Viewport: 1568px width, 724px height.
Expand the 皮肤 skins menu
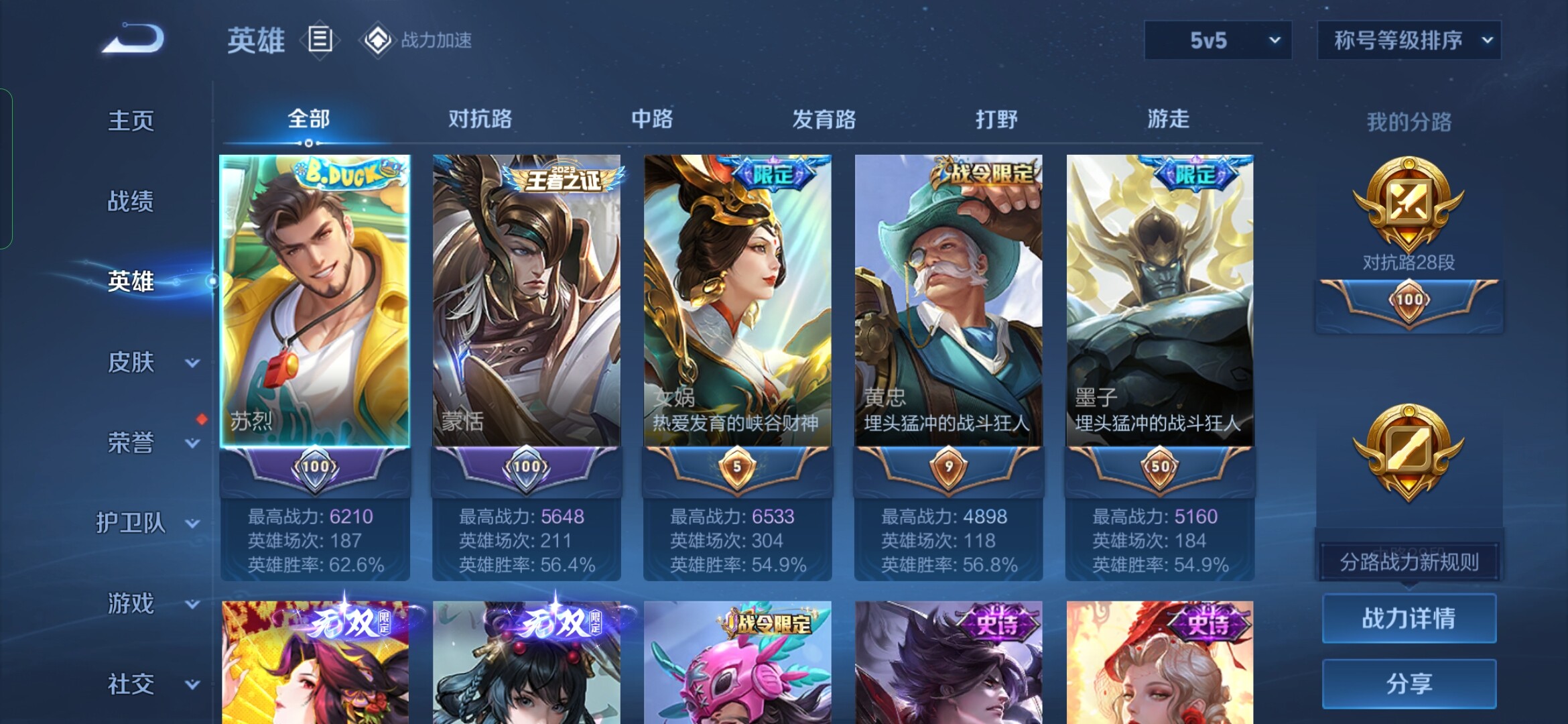point(147,362)
